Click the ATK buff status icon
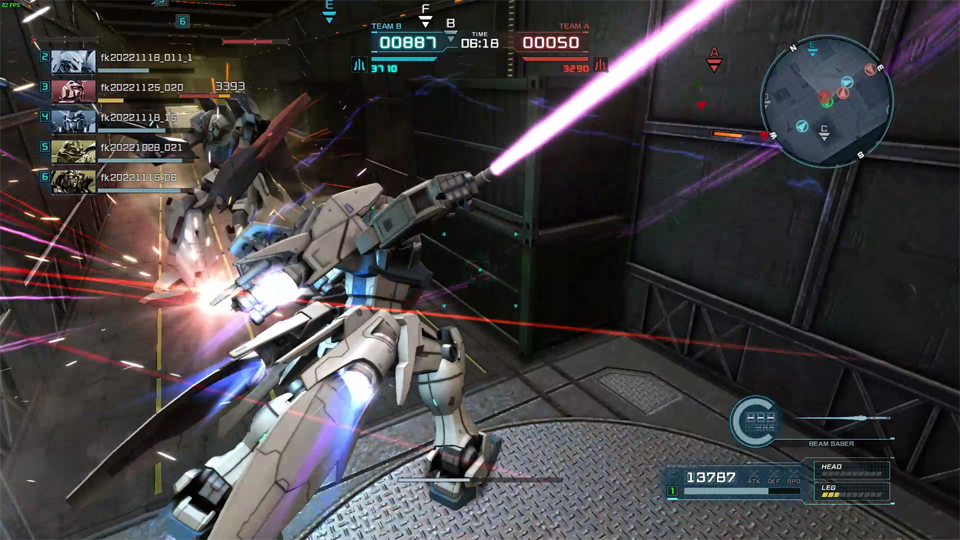The height and width of the screenshot is (540, 960). [x=753, y=477]
